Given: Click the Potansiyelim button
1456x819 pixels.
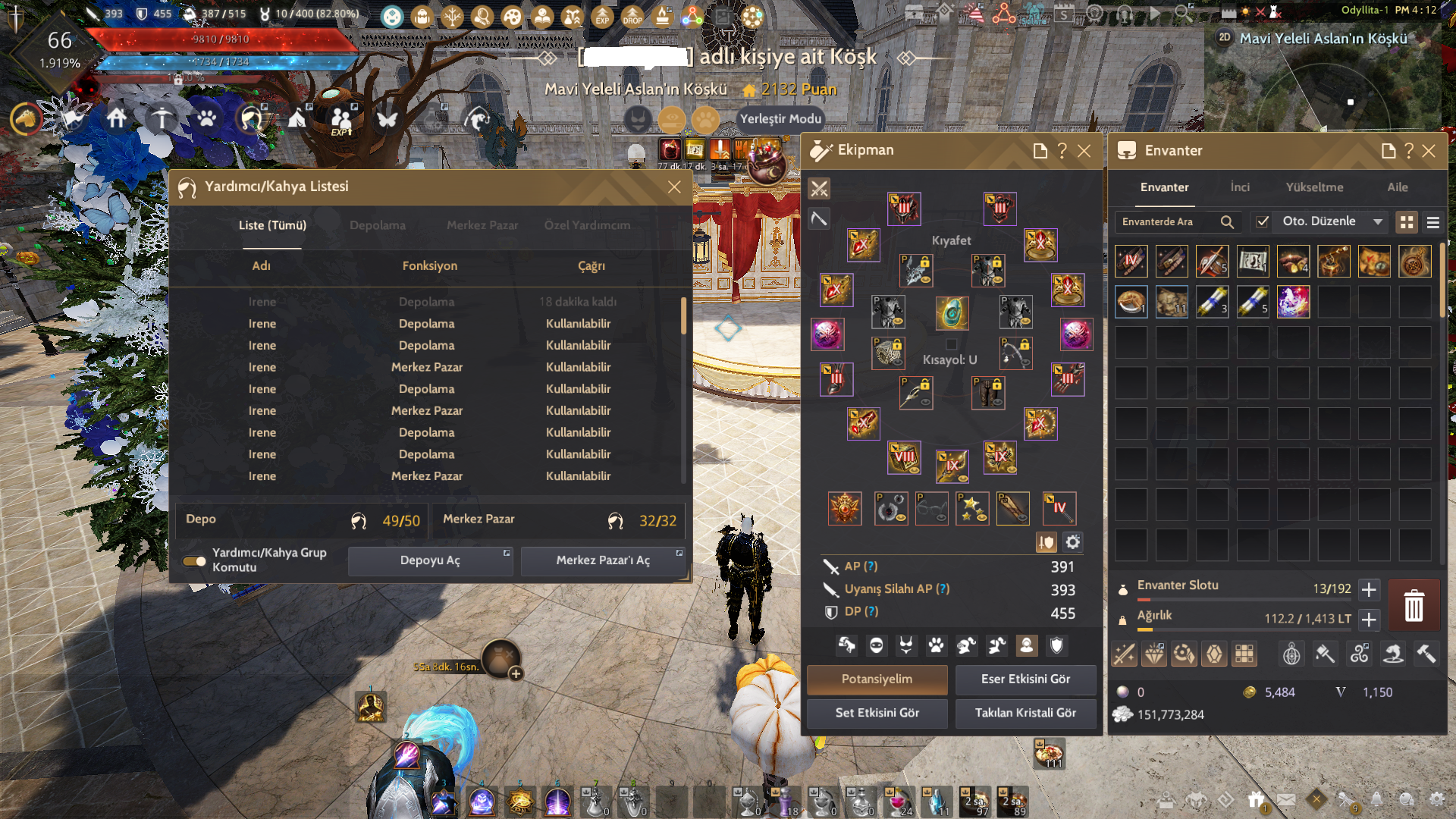Looking at the screenshot, I should point(876,679).
